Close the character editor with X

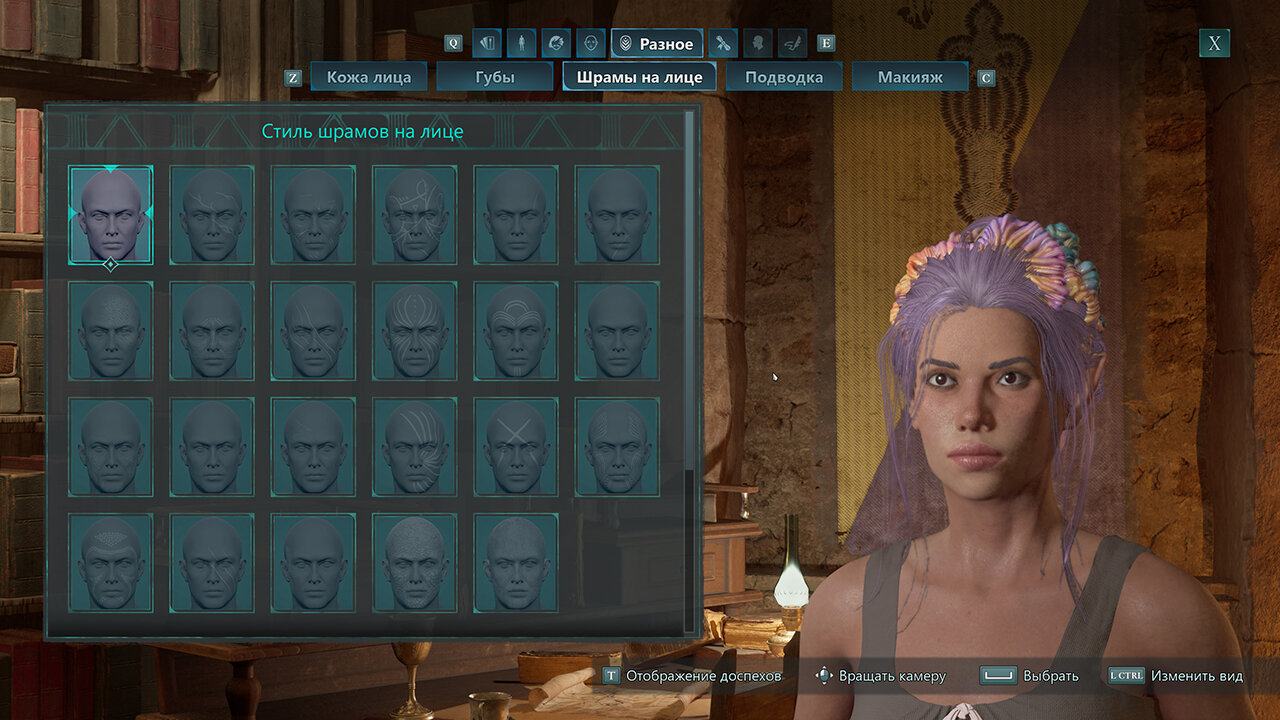coord(1214,43)
